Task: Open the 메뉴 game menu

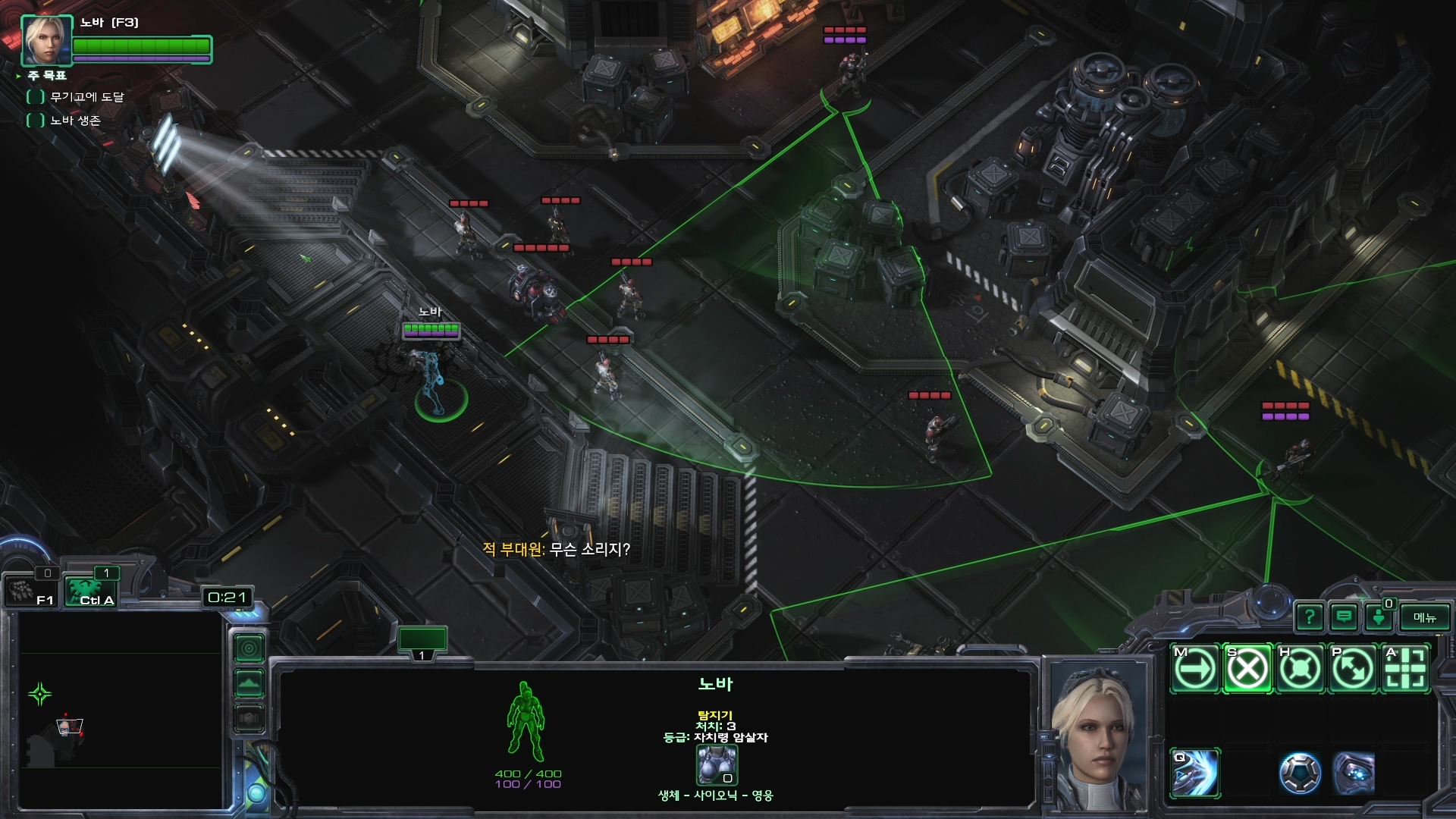Action: point(1425,617)
